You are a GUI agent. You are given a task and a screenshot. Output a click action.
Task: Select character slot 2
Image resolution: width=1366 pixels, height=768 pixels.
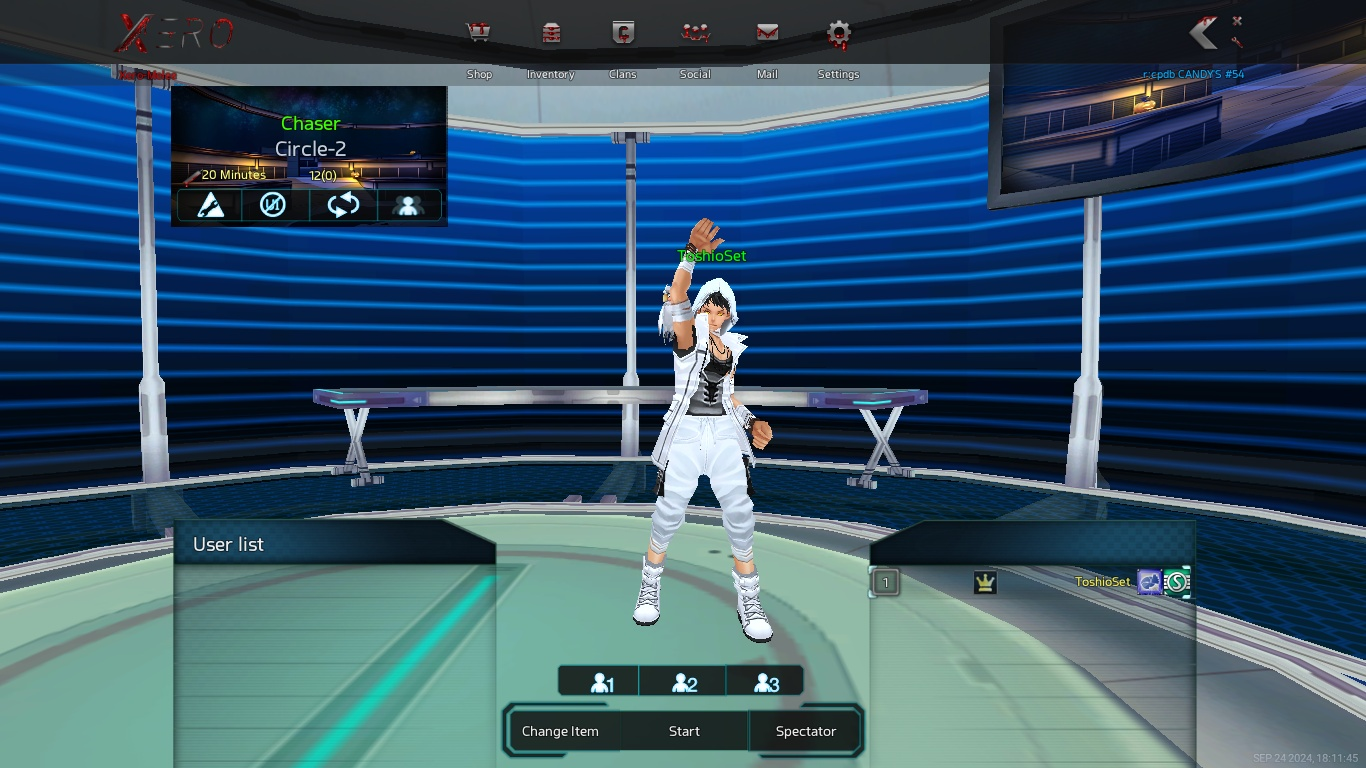tap(684, 683)
